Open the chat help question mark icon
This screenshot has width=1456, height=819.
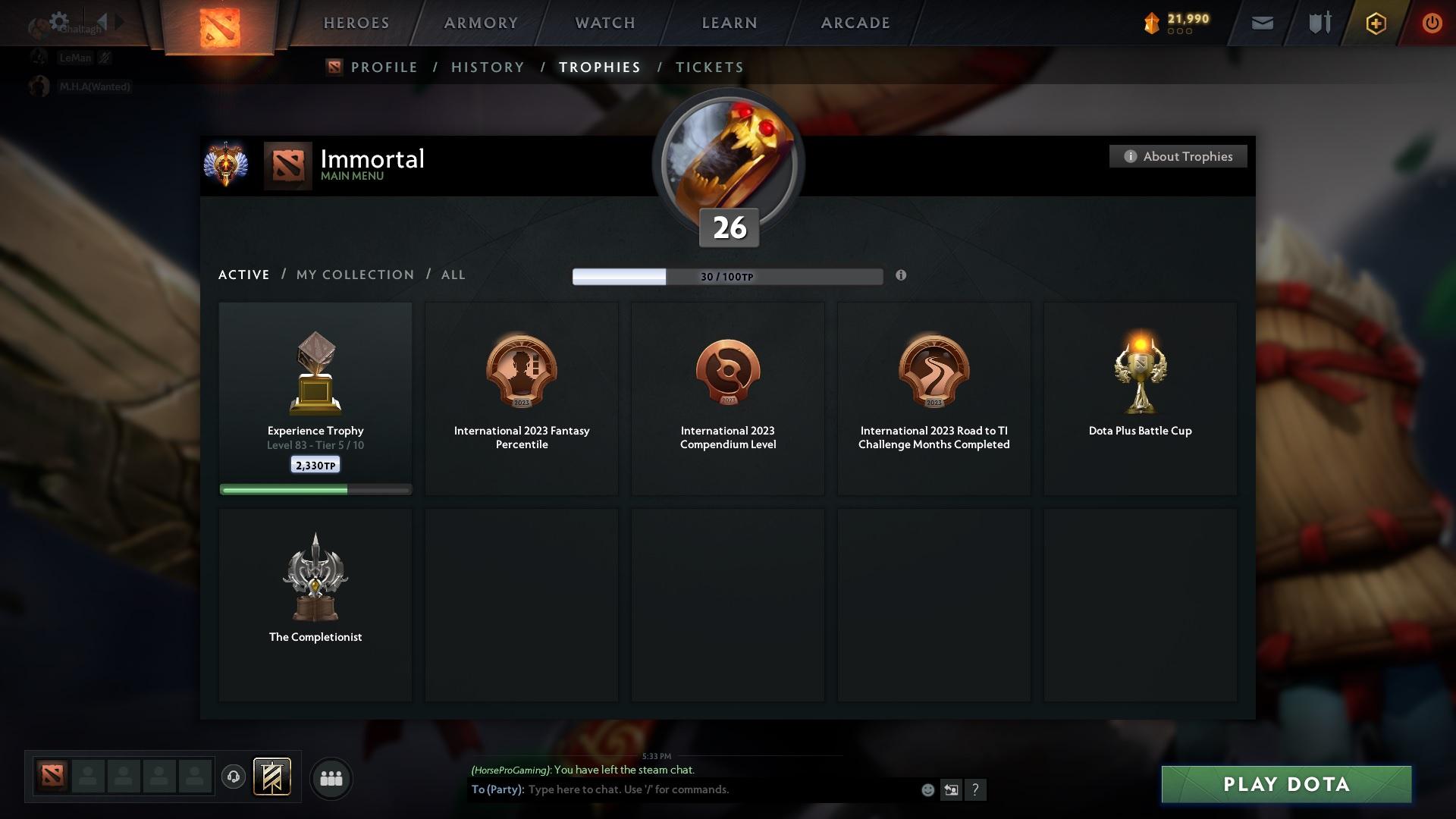pyautogui.click(x=976, y=789)
